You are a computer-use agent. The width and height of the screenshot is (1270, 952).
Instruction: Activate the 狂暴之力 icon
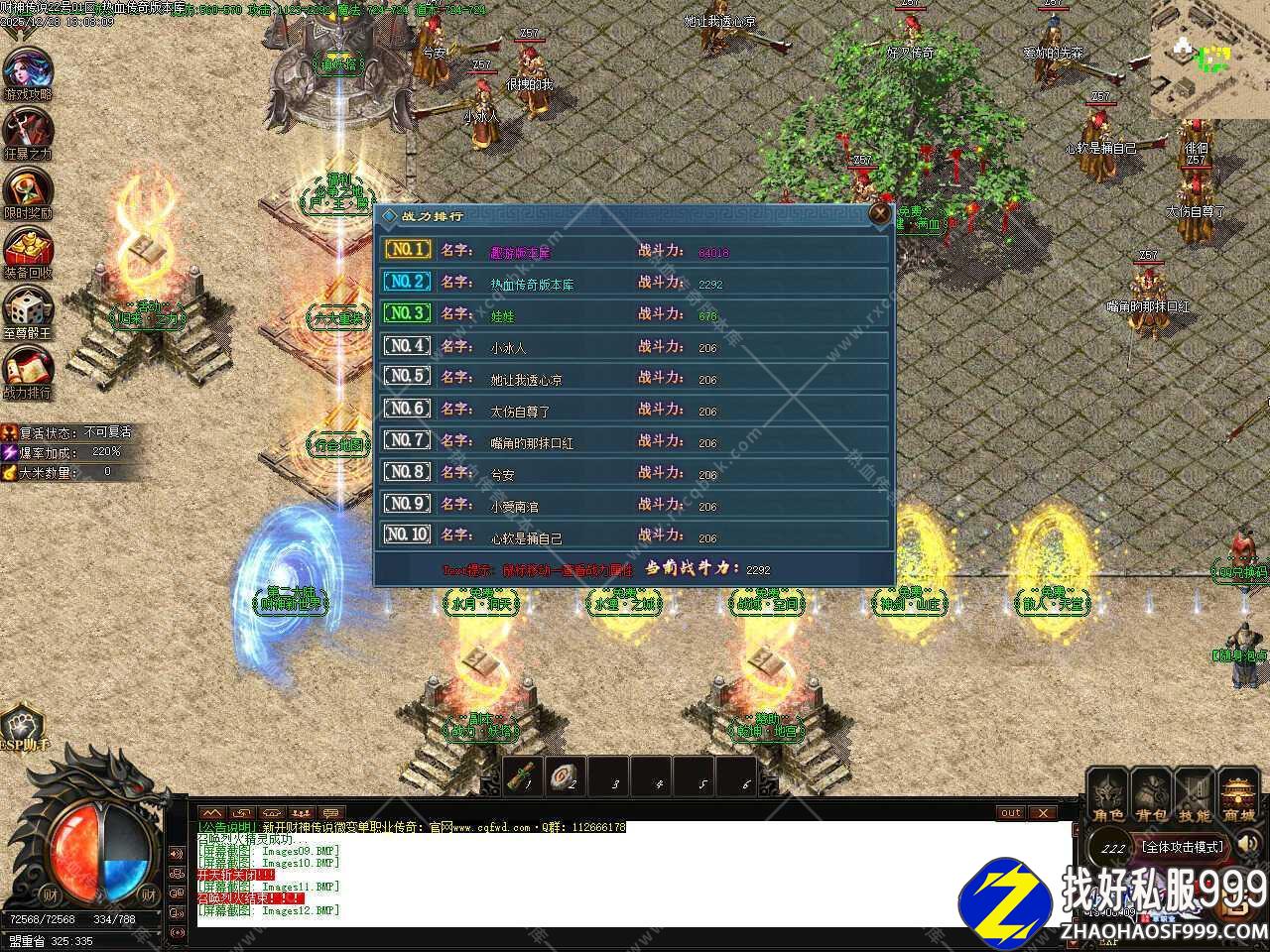(x=27, y=131)
